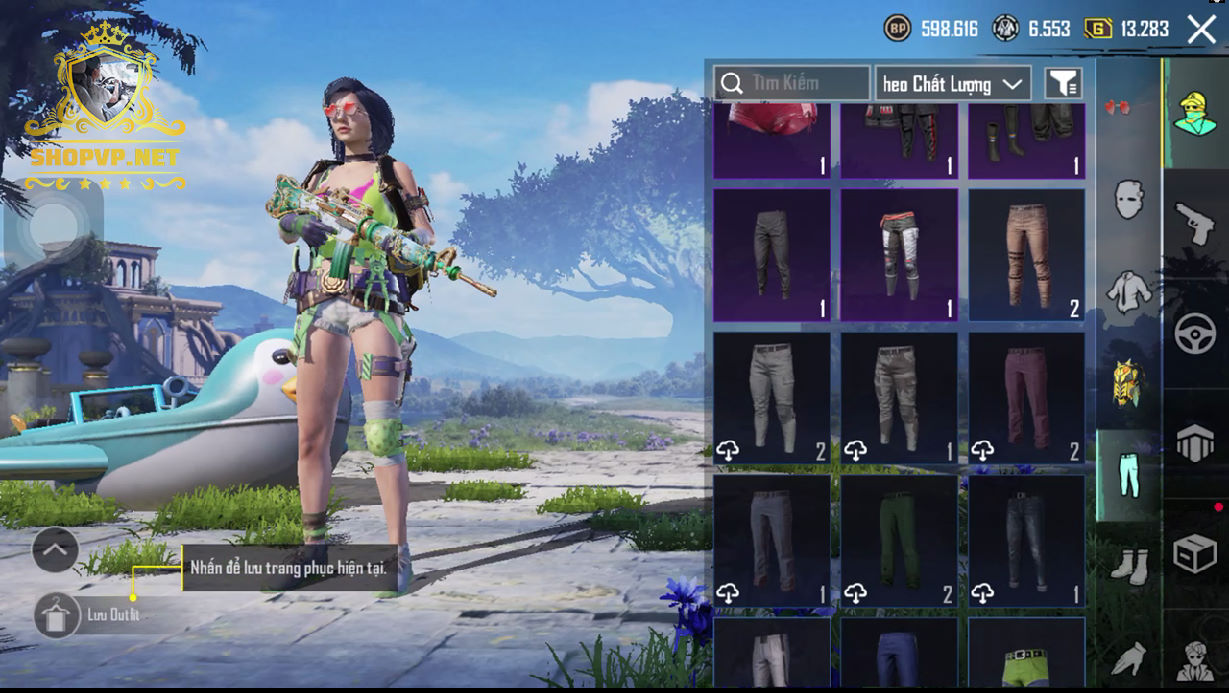Click the search field labeled Tìm Kiếm
This screenshot has height=693, width=1229.
(792, 83)
